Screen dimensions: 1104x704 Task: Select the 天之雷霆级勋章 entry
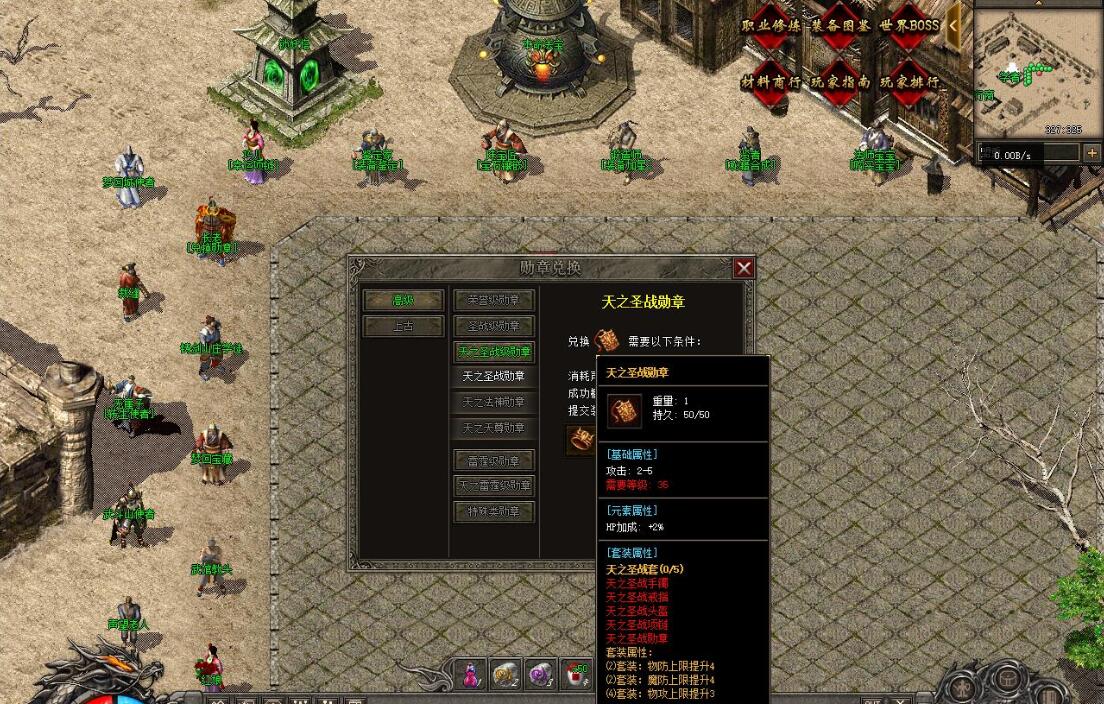(x=494, y=486)
